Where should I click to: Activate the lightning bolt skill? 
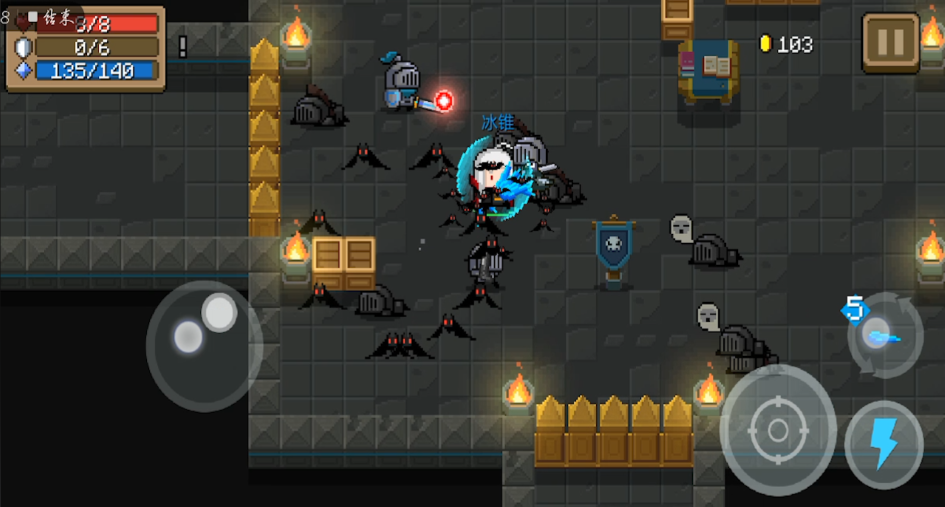884,443
